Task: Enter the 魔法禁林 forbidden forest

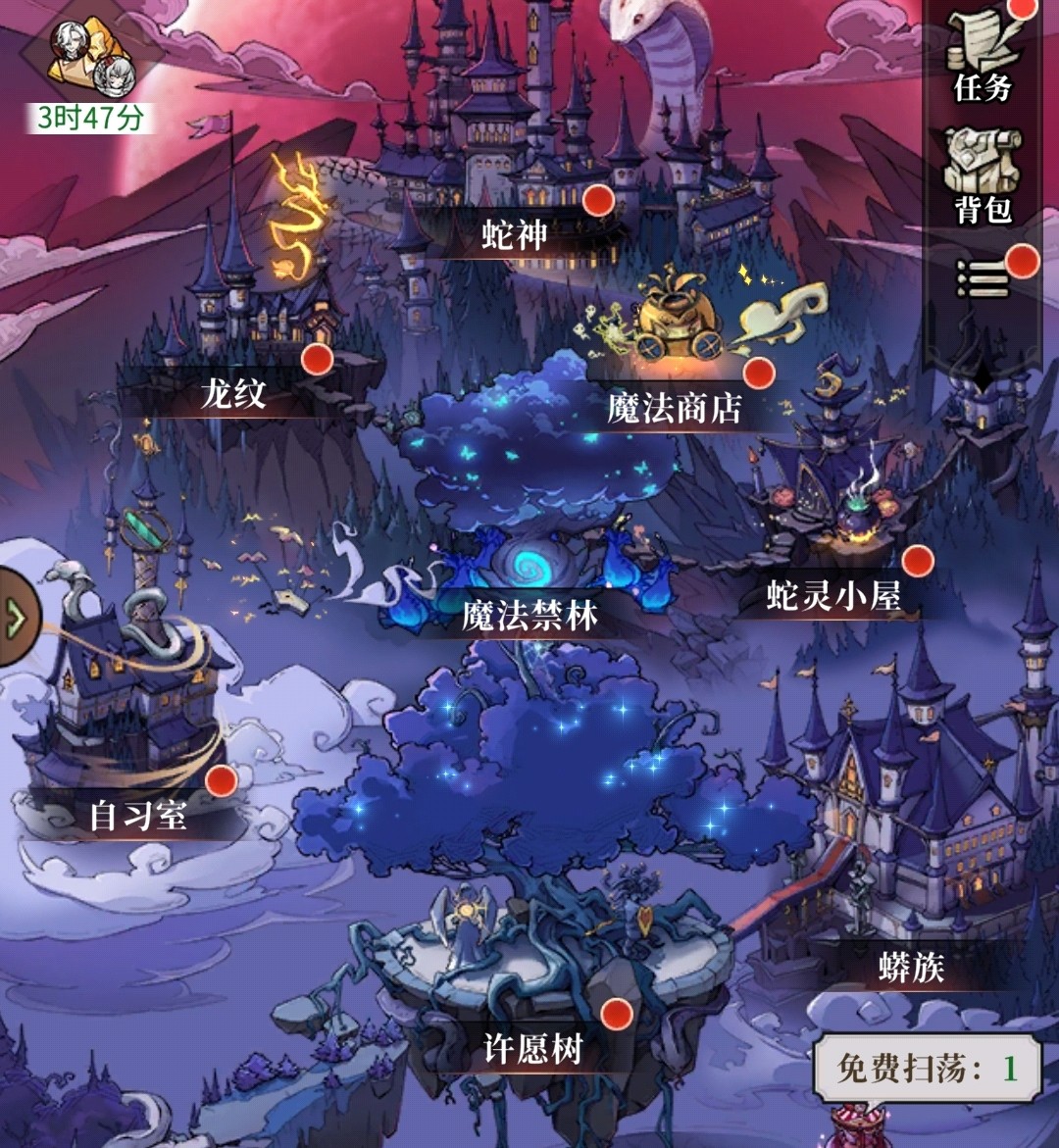Action: pos(529,615)
